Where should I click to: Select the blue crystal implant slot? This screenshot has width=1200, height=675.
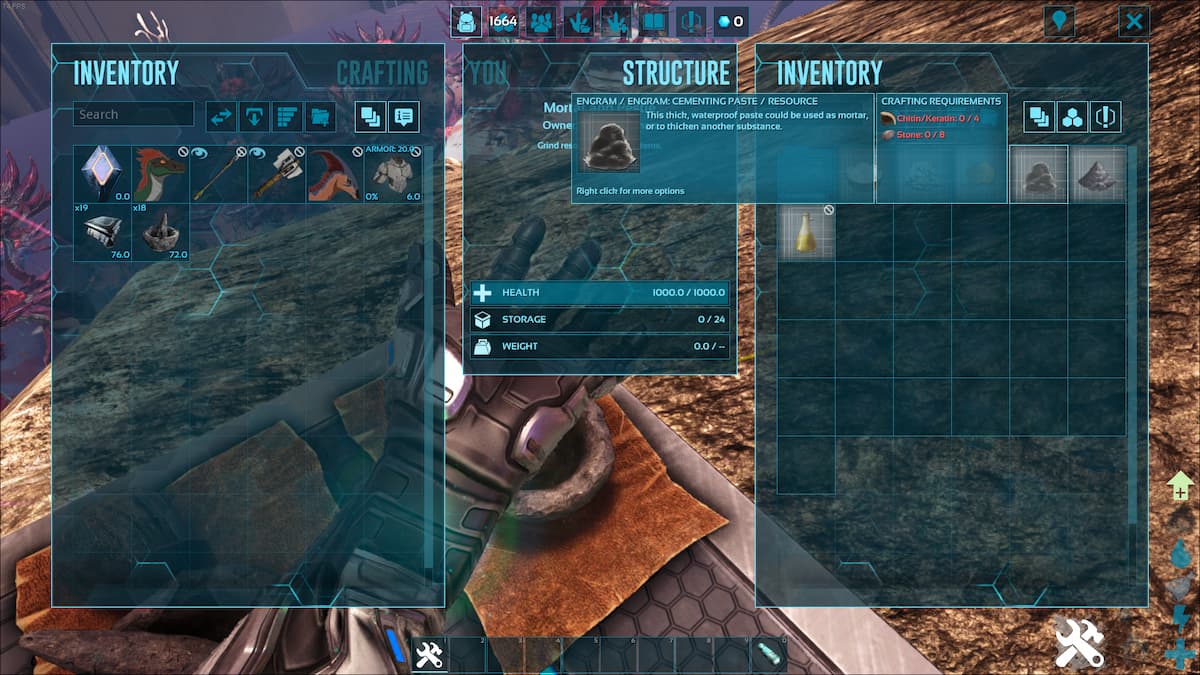point(103,174)
